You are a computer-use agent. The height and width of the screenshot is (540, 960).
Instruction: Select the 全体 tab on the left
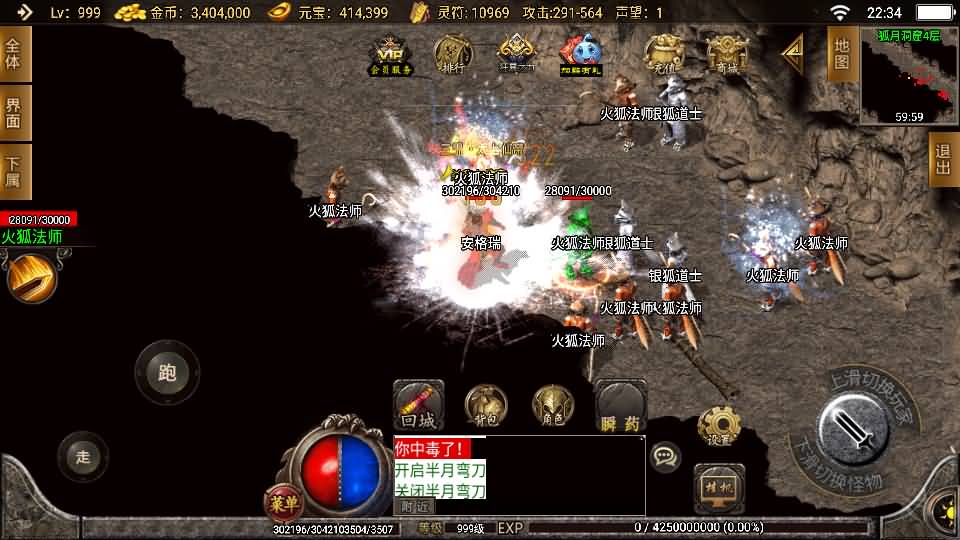click(x=14, y=54)
